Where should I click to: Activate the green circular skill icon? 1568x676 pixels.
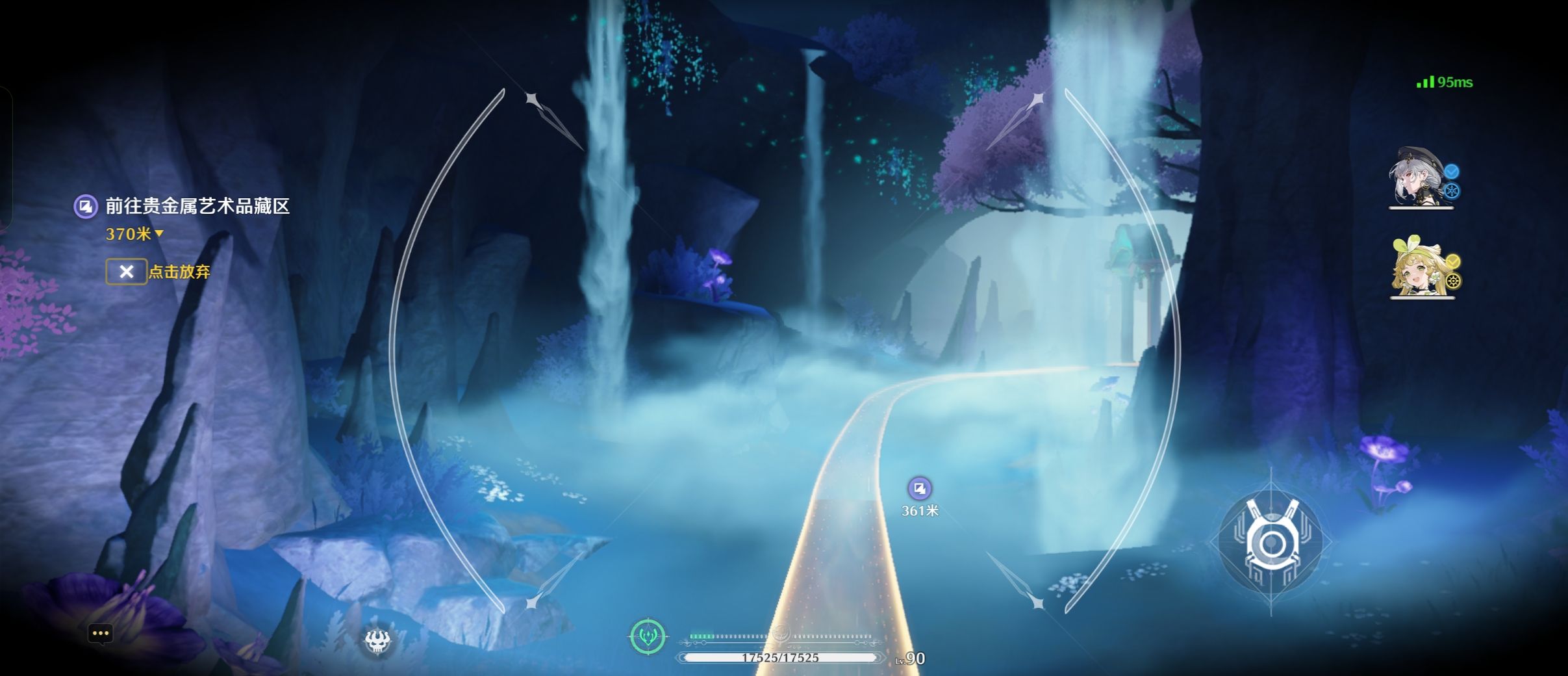pos(648,636)
